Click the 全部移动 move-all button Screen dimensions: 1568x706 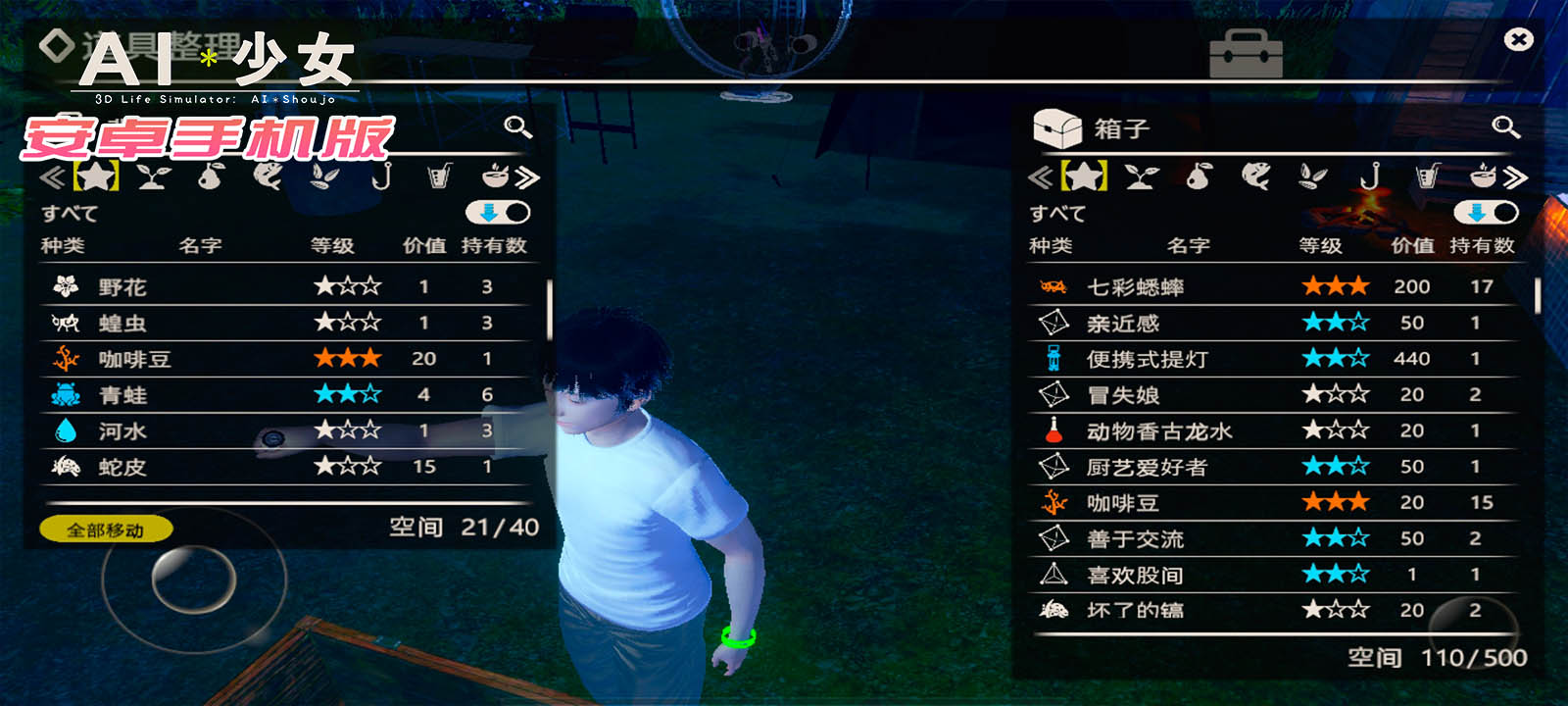[x=106, y=529]
